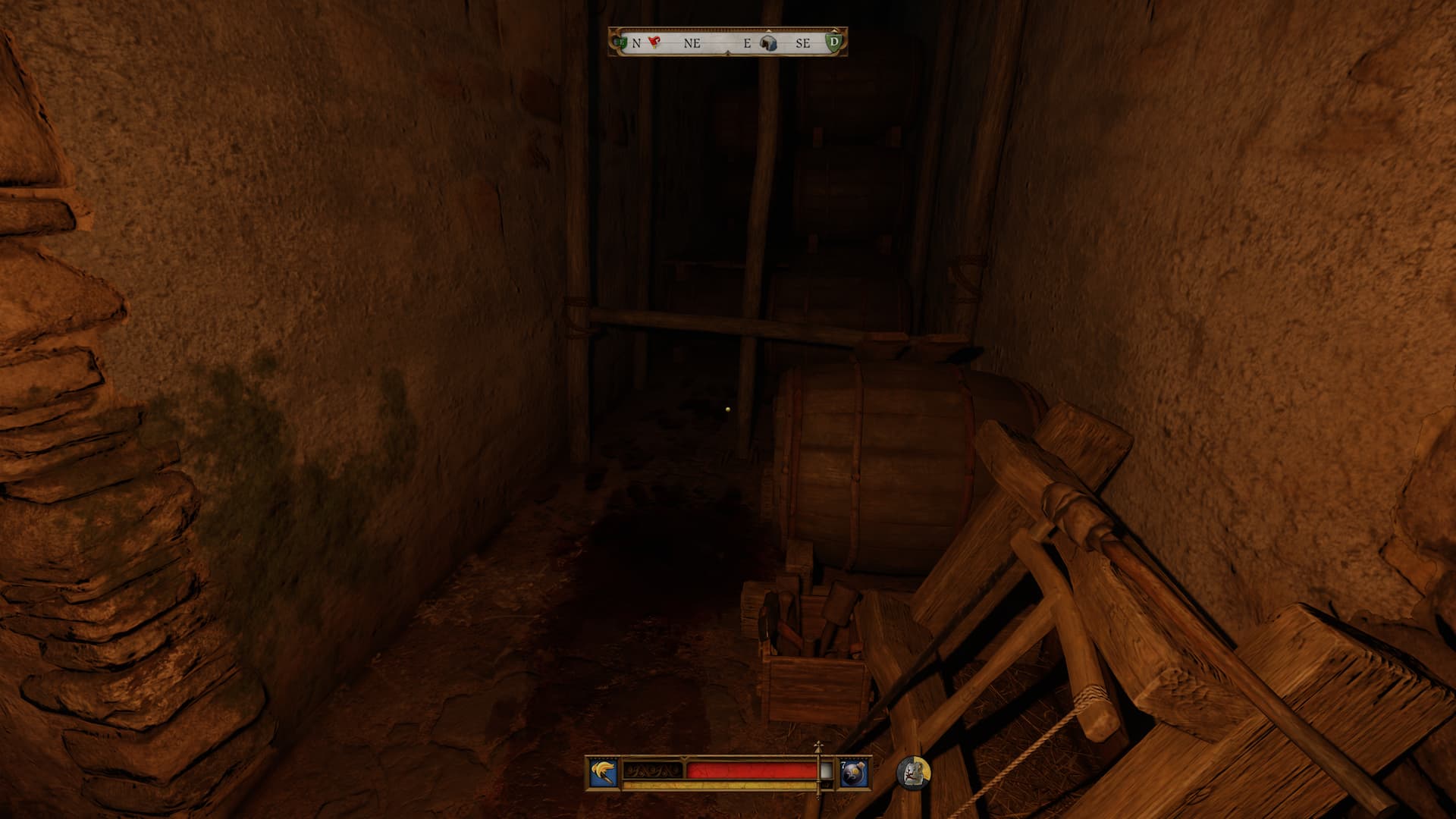
Task: Click the green E quest shield marker
Action: (621, 42)
